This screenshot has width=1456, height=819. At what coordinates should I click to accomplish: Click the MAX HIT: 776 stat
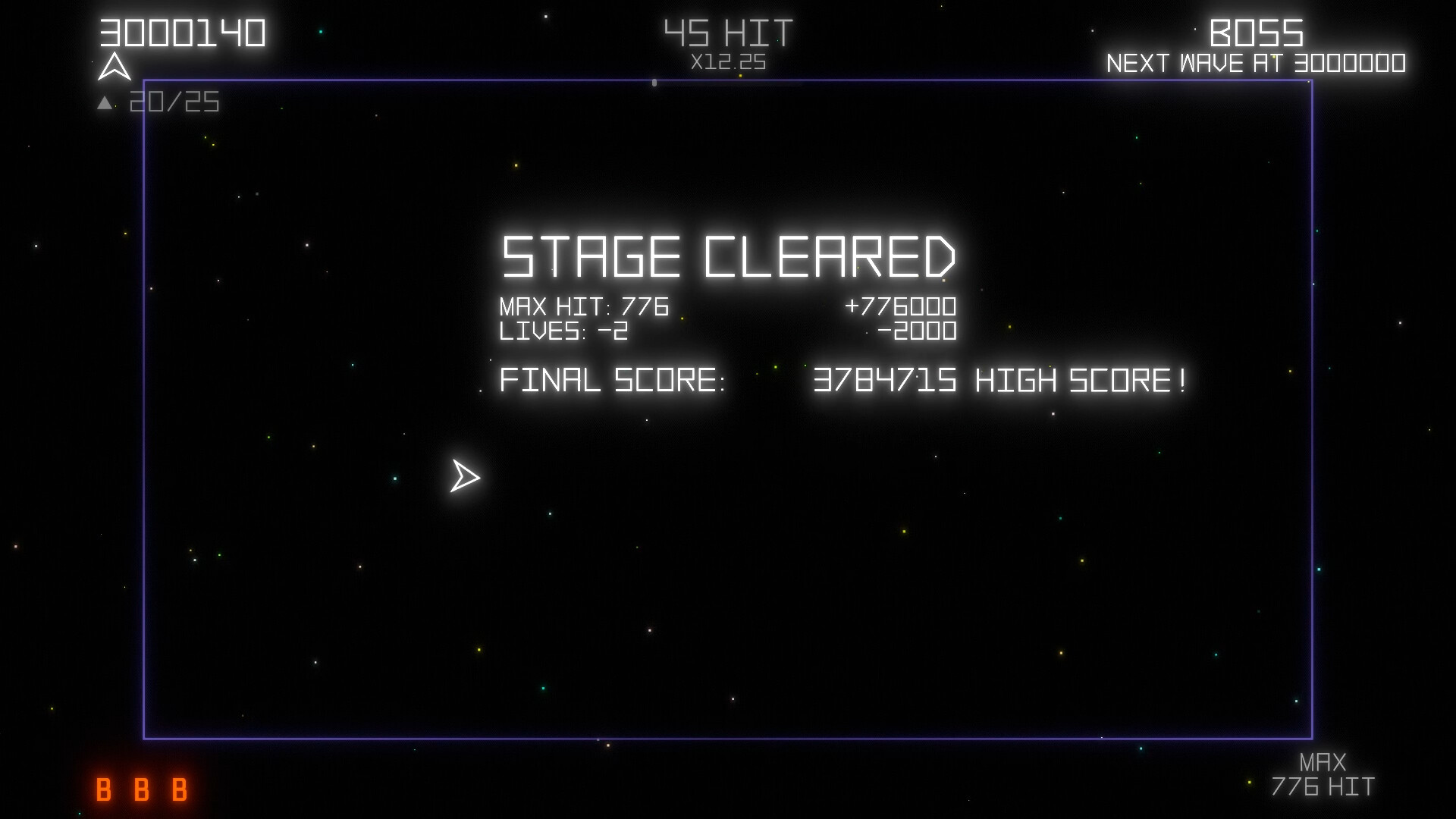pos(583,307)
